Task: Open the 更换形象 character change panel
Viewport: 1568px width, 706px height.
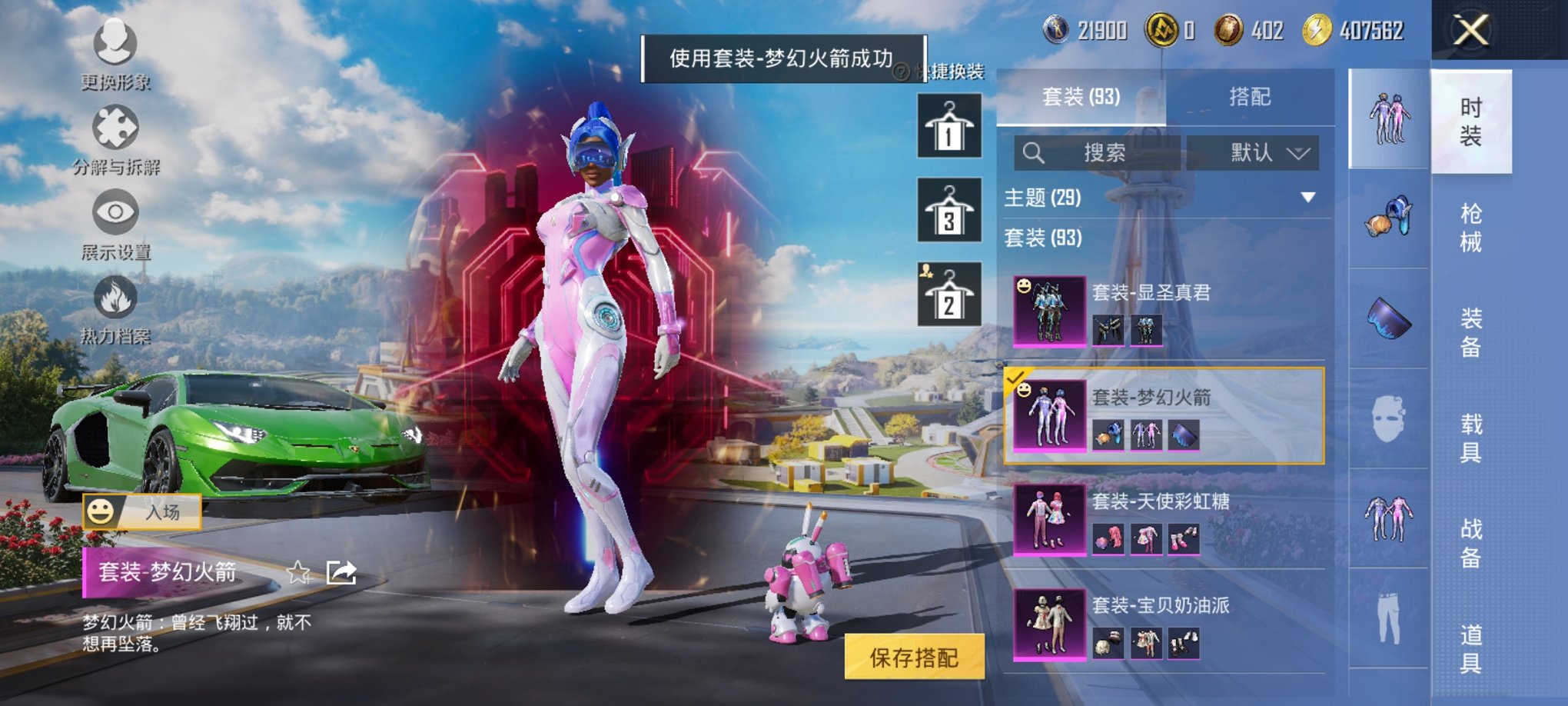Action: pos(114,42)
